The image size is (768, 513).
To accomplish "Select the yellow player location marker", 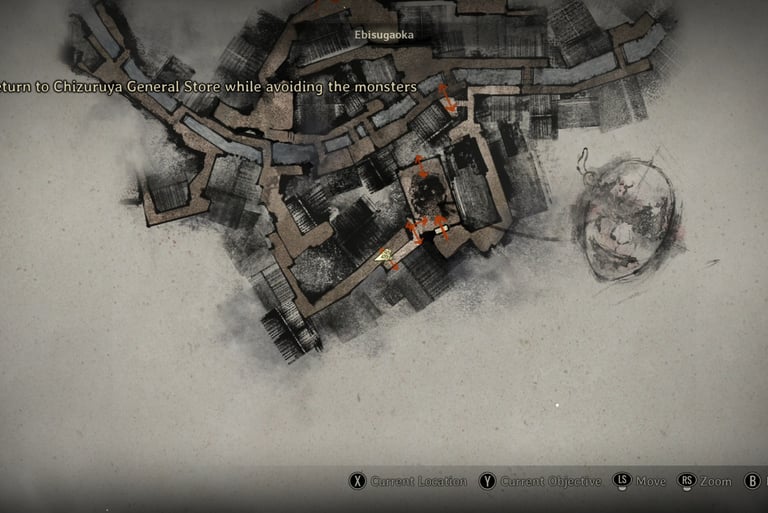I will click(382, 257).
